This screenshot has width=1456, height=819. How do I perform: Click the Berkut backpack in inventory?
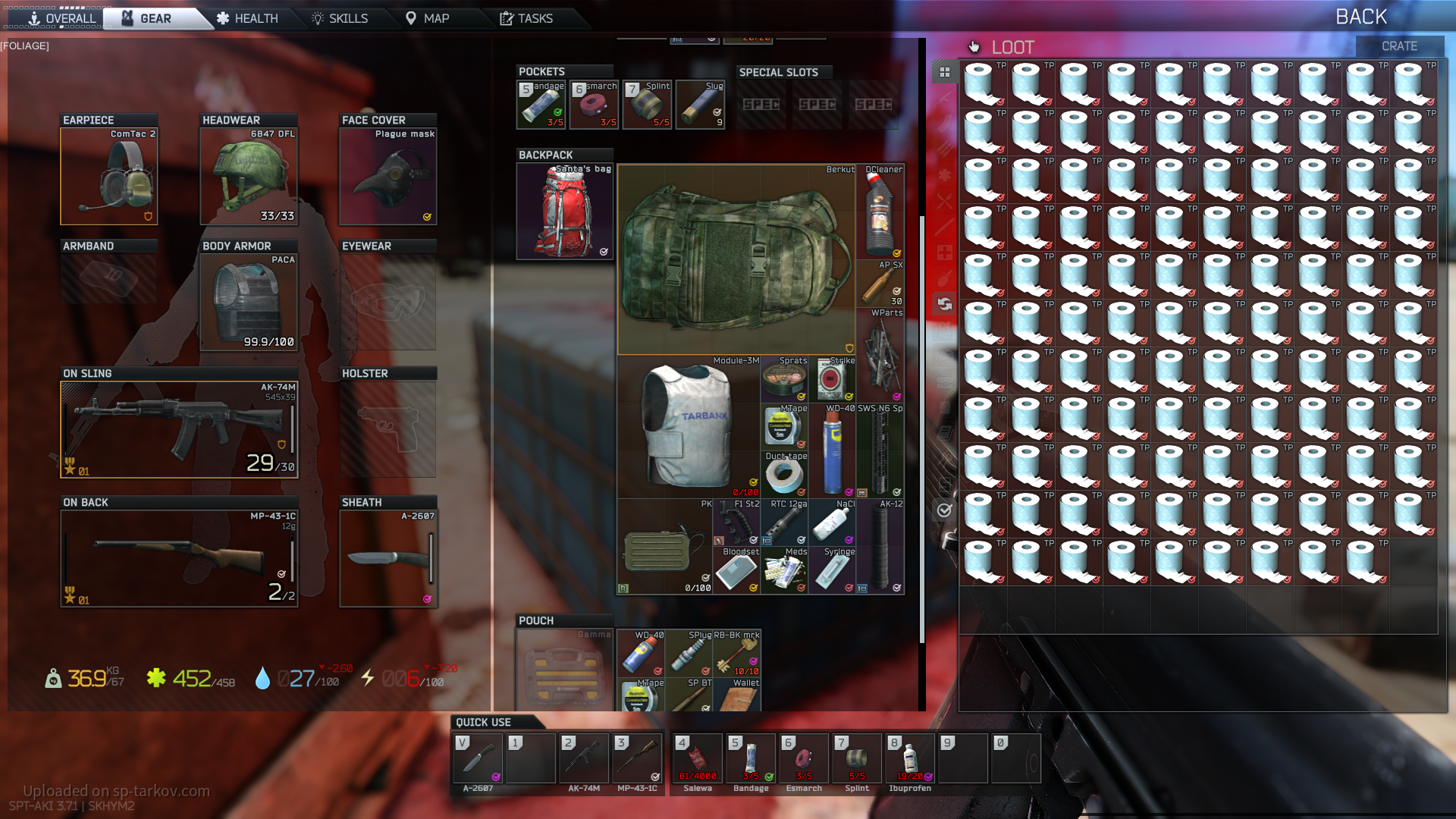pos(736,259)
